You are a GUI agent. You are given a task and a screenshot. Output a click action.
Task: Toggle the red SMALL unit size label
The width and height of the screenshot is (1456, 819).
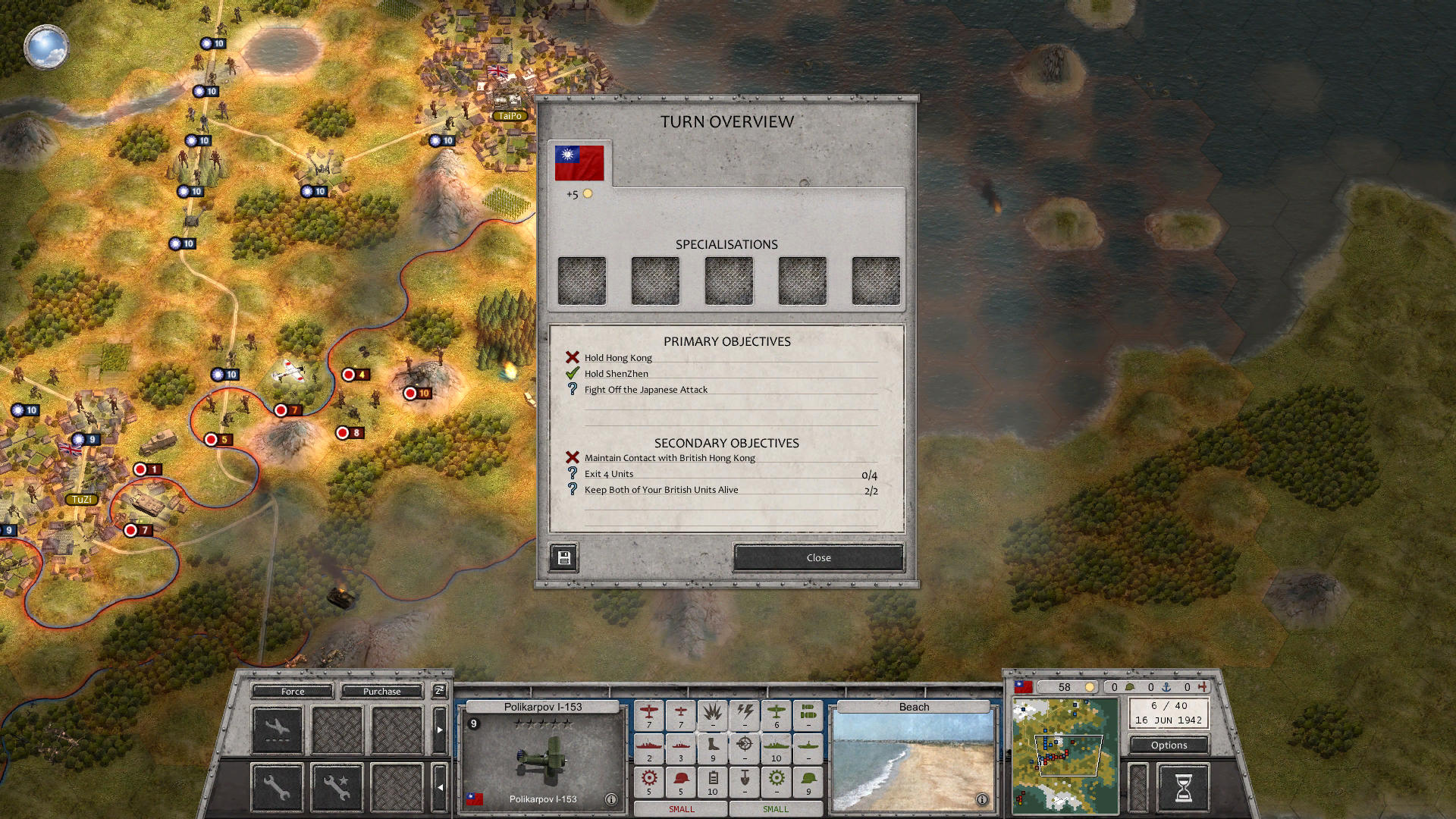pyautogui.click(x=680, y=808)
